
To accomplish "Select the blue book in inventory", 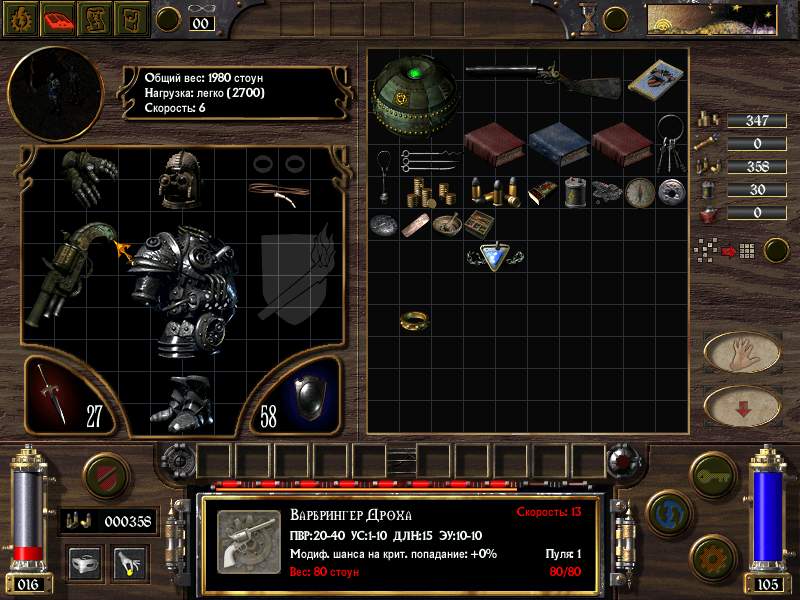I will click(557, 144).
